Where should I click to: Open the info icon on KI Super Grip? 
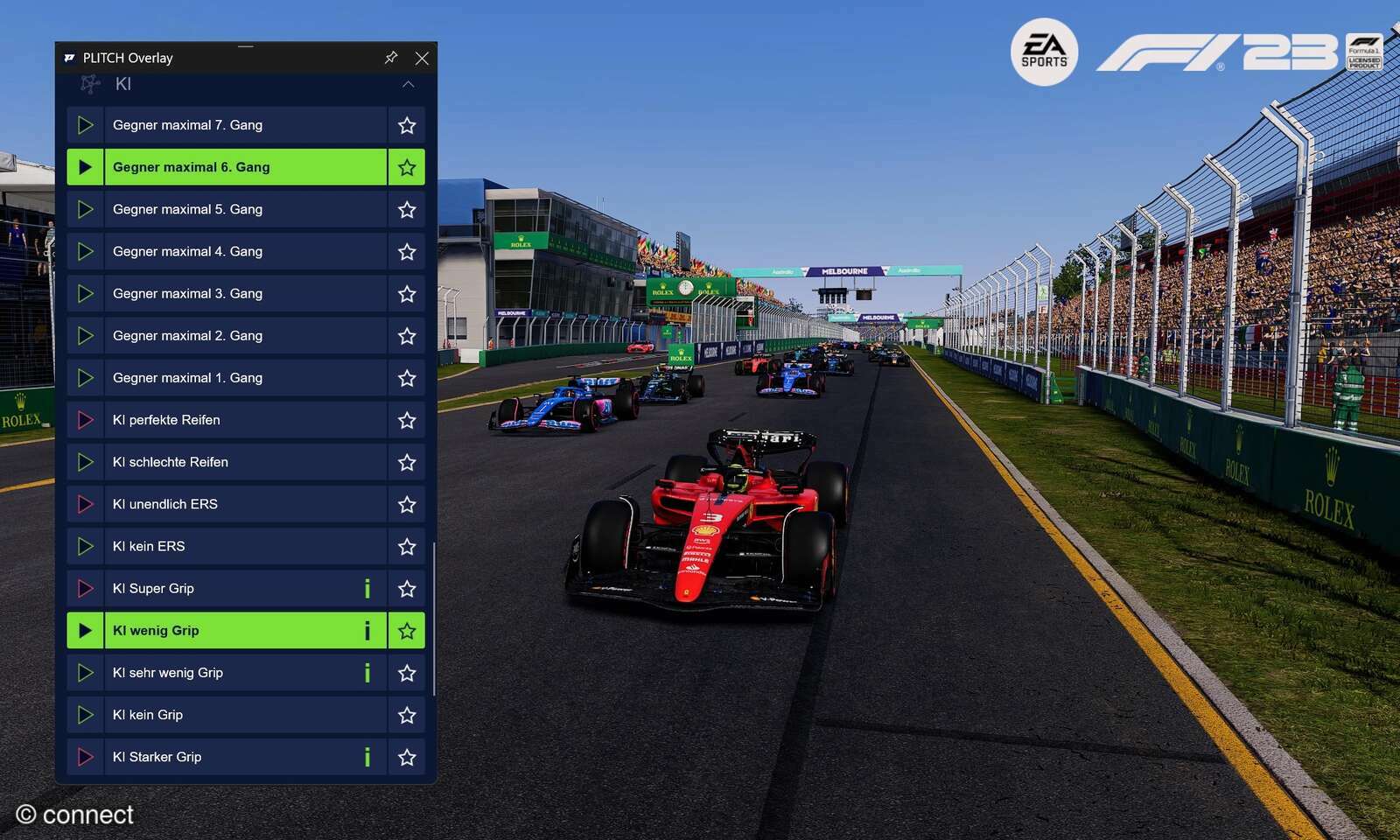pyautogui.click(x=367, y=588)
